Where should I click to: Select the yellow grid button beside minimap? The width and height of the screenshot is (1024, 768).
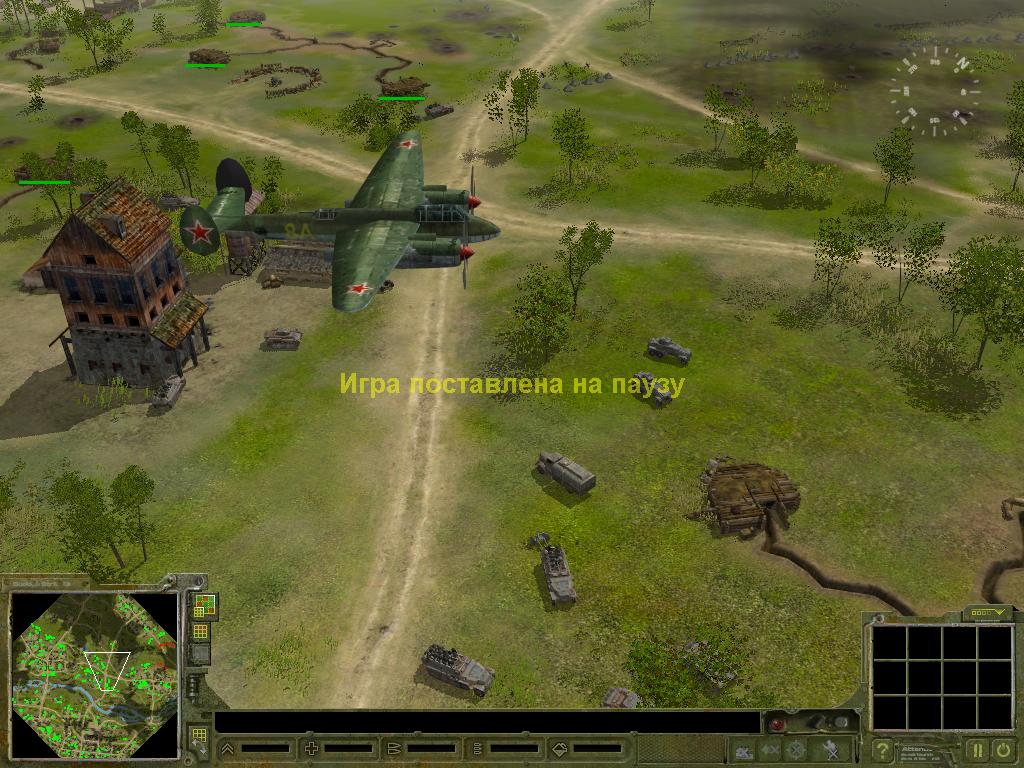point(201,631)
